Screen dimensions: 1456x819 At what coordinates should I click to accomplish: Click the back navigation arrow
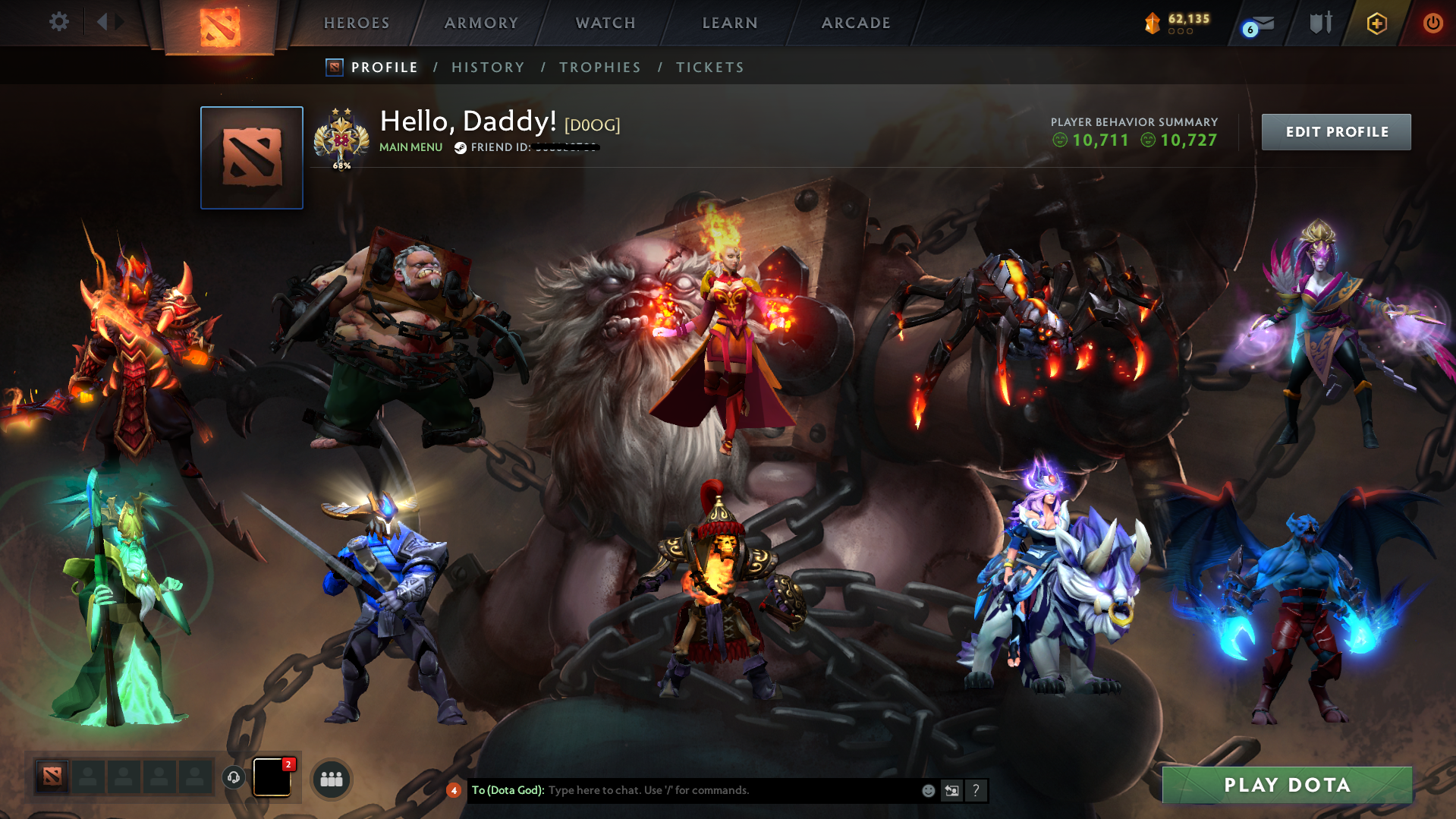pos(101,21)
